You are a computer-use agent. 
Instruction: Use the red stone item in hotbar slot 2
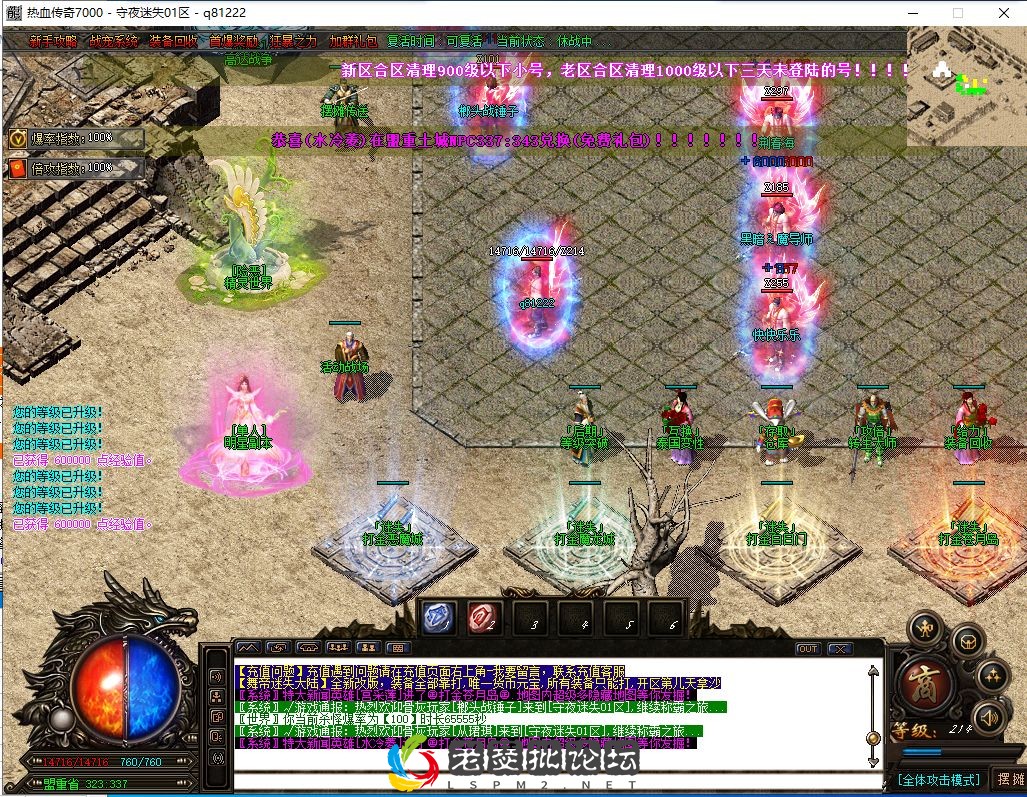pyautogui.click(x=484, y=616)
